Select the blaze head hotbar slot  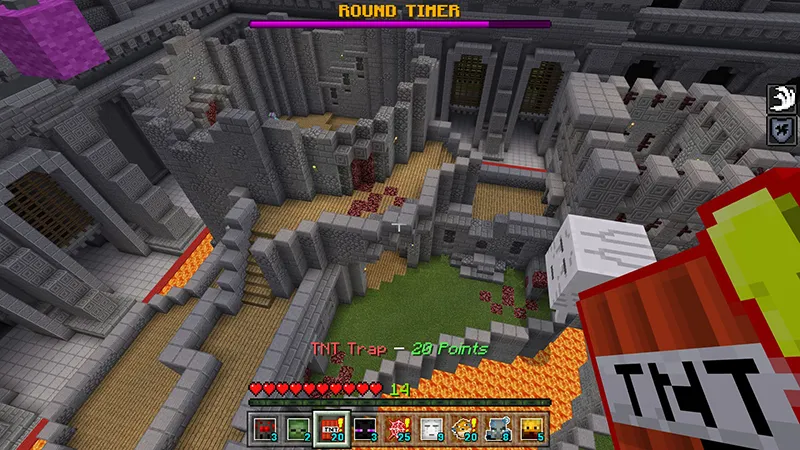(x=530, y=427)
